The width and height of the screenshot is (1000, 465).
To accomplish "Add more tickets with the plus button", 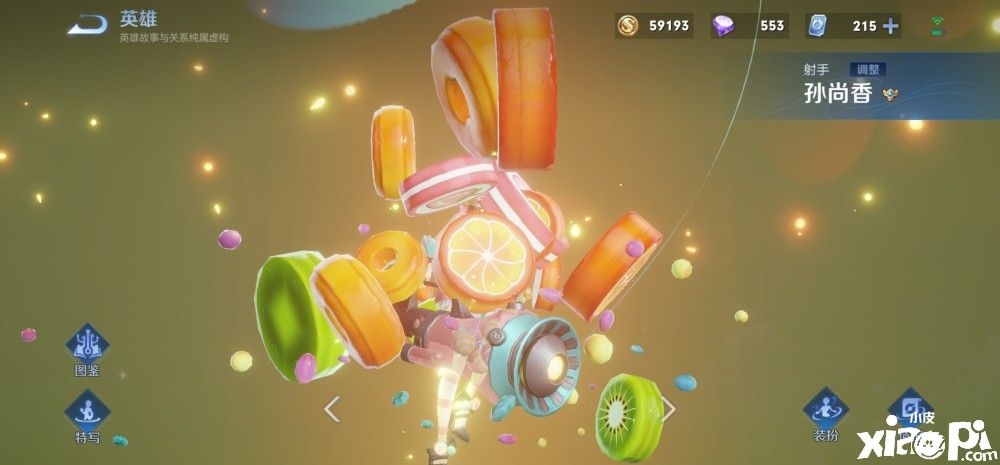I will pos(890,26).
